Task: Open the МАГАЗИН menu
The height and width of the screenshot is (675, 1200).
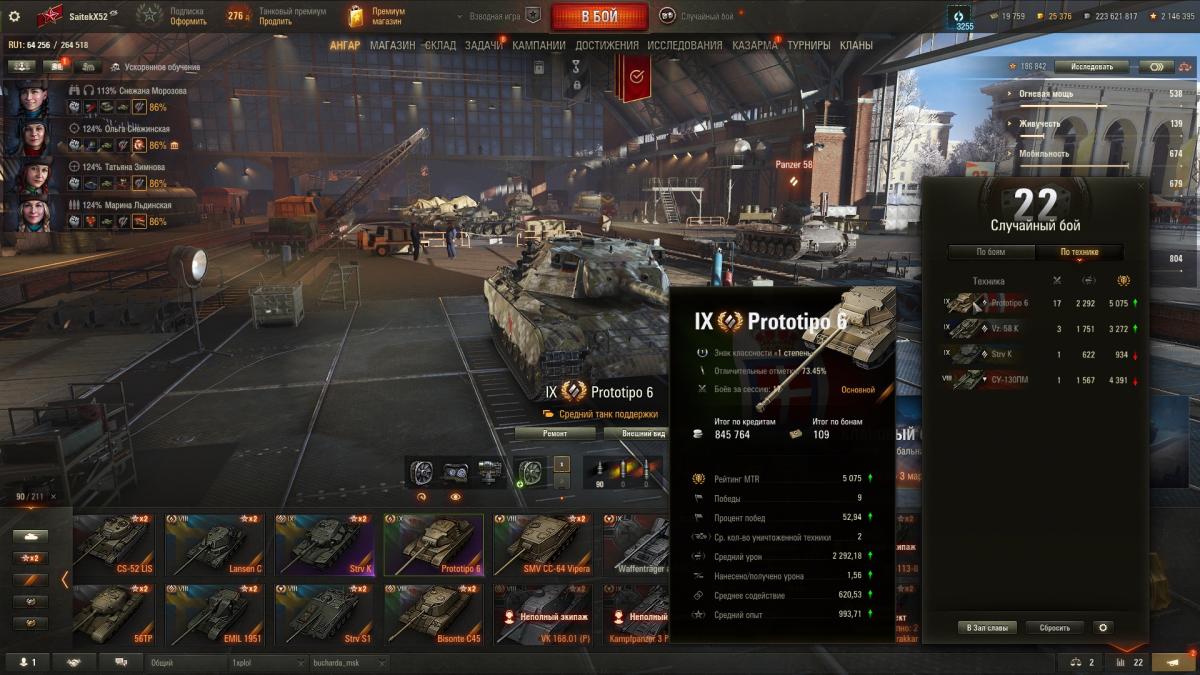Action: pos(392,45)
